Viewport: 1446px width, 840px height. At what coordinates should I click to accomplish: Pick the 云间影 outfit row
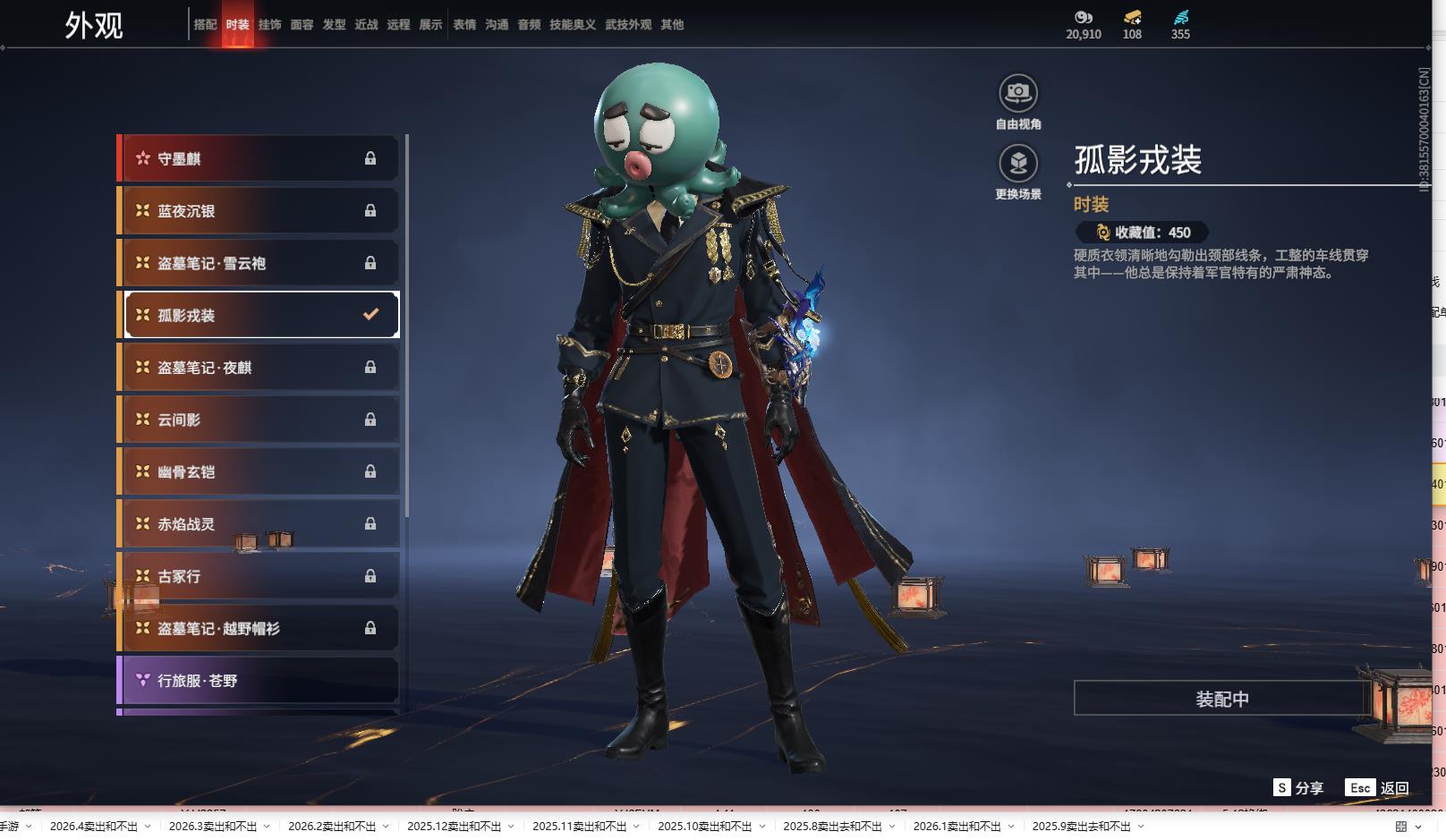[x=259, y=420]
